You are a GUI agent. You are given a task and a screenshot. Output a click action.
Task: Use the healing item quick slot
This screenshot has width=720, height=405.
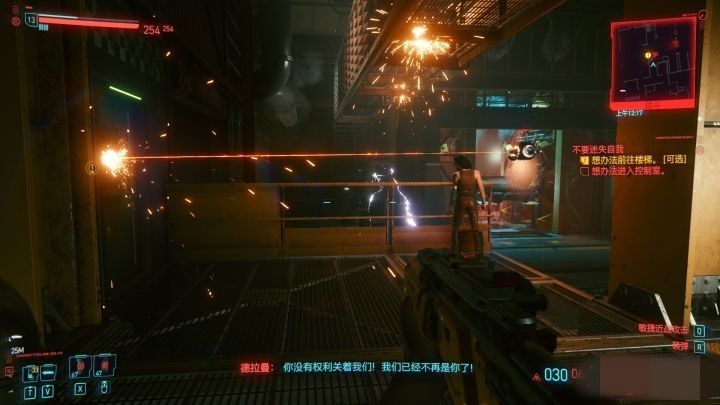point(80,366)
